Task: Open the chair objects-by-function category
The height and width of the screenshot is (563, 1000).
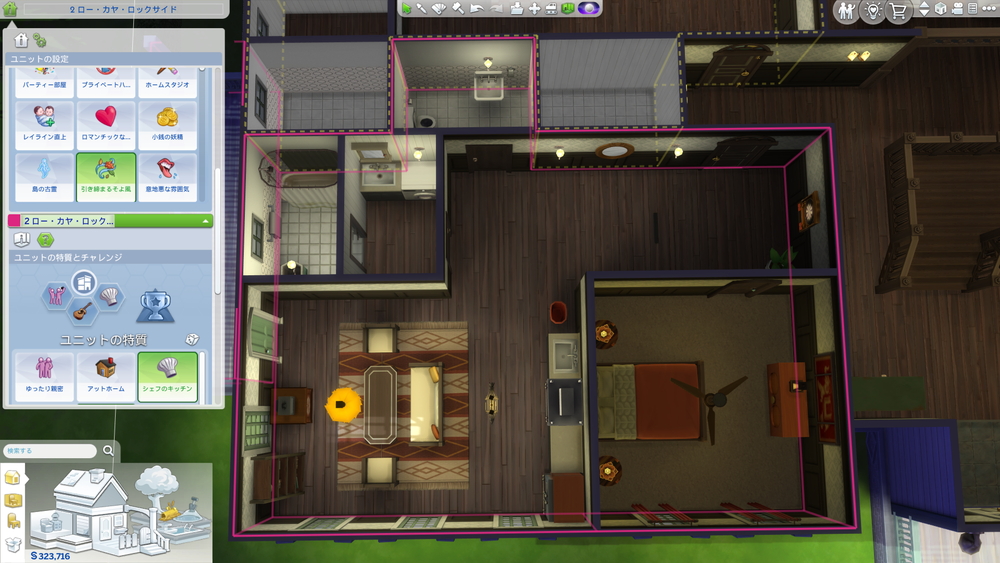Action: (x=13, y=521)
